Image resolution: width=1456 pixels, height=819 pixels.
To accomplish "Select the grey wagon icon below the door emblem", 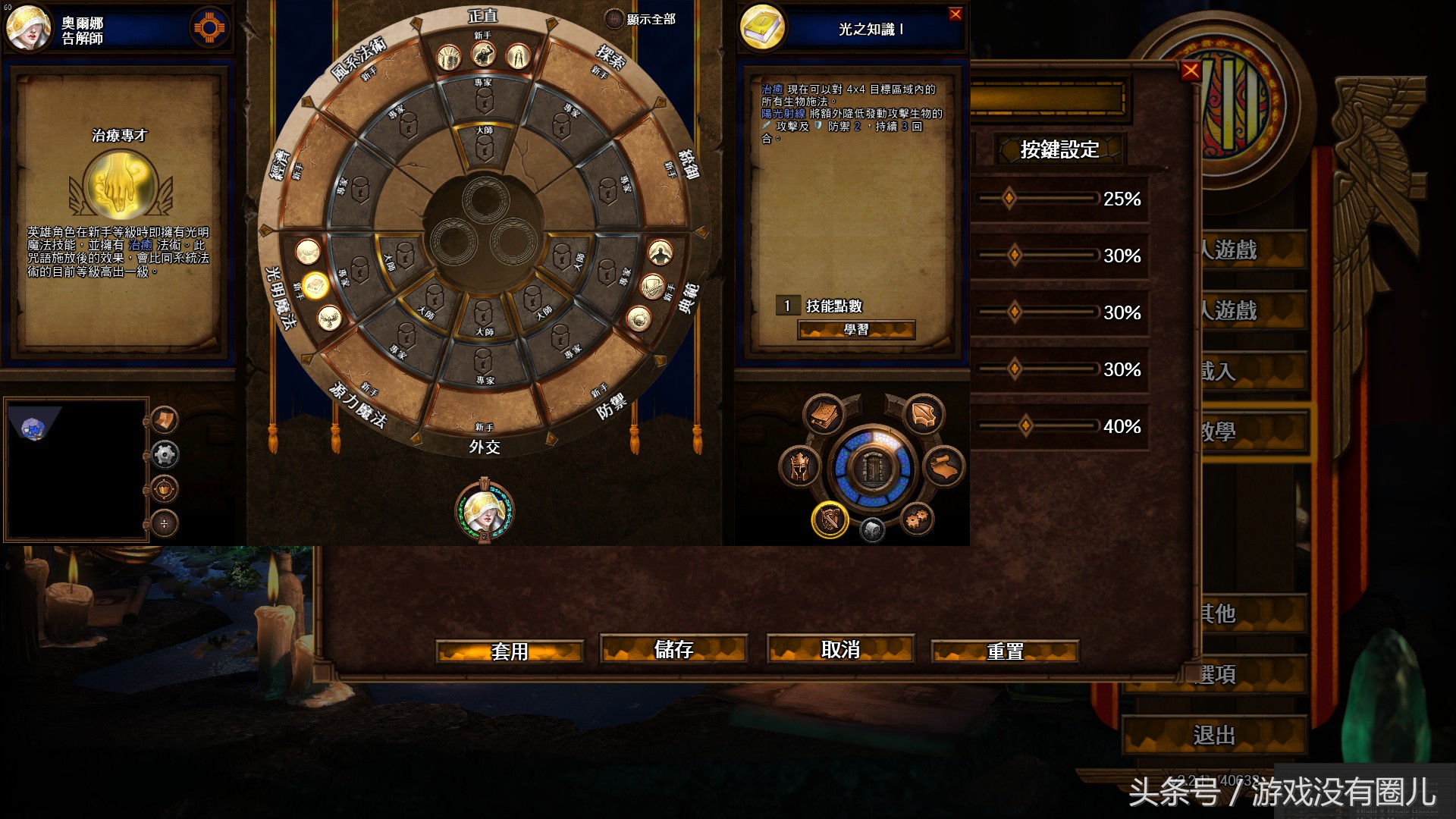I will [x=872, y=529].
